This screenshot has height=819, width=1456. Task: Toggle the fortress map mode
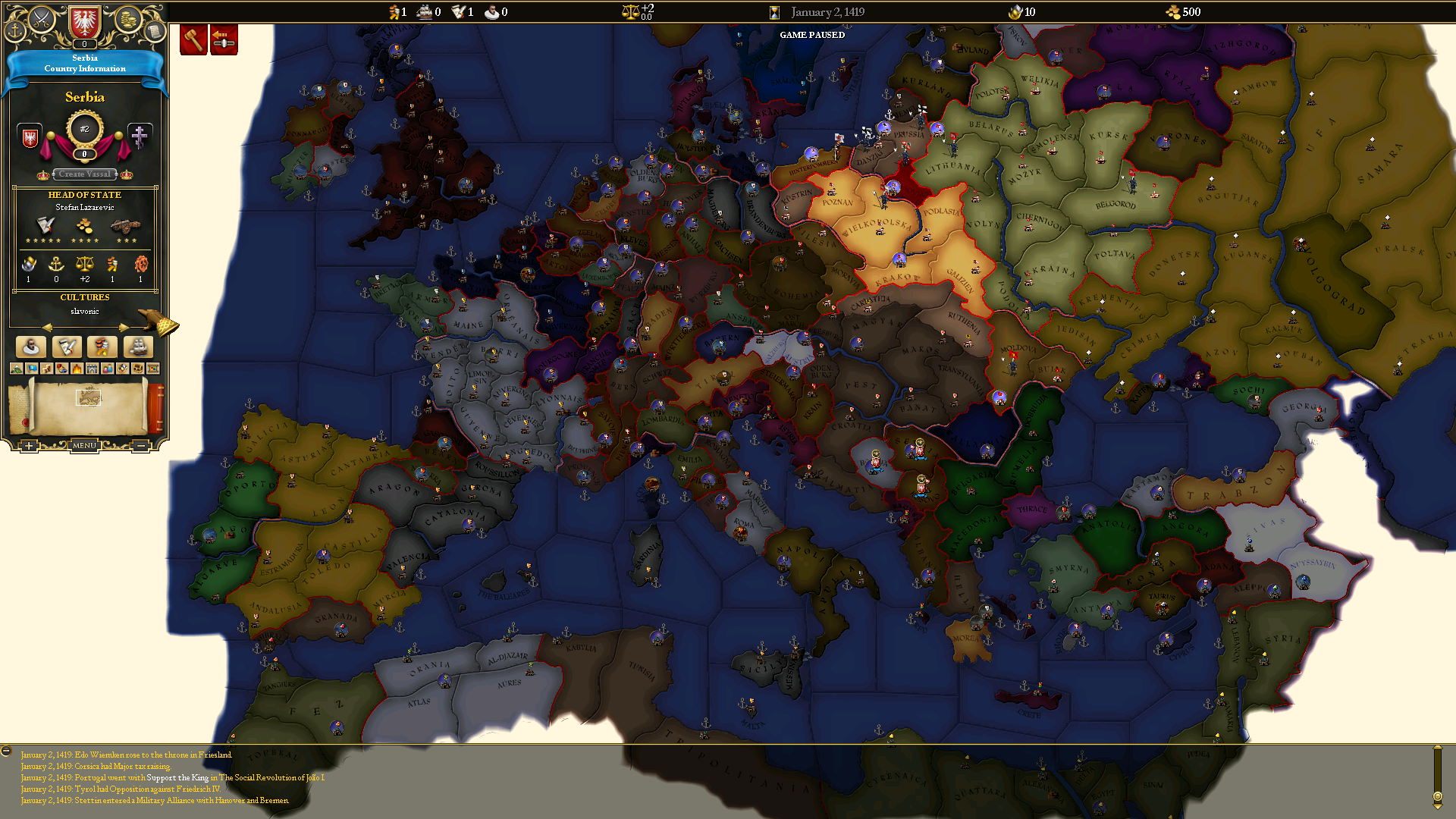pyautogui.click(x=93, y=369)
